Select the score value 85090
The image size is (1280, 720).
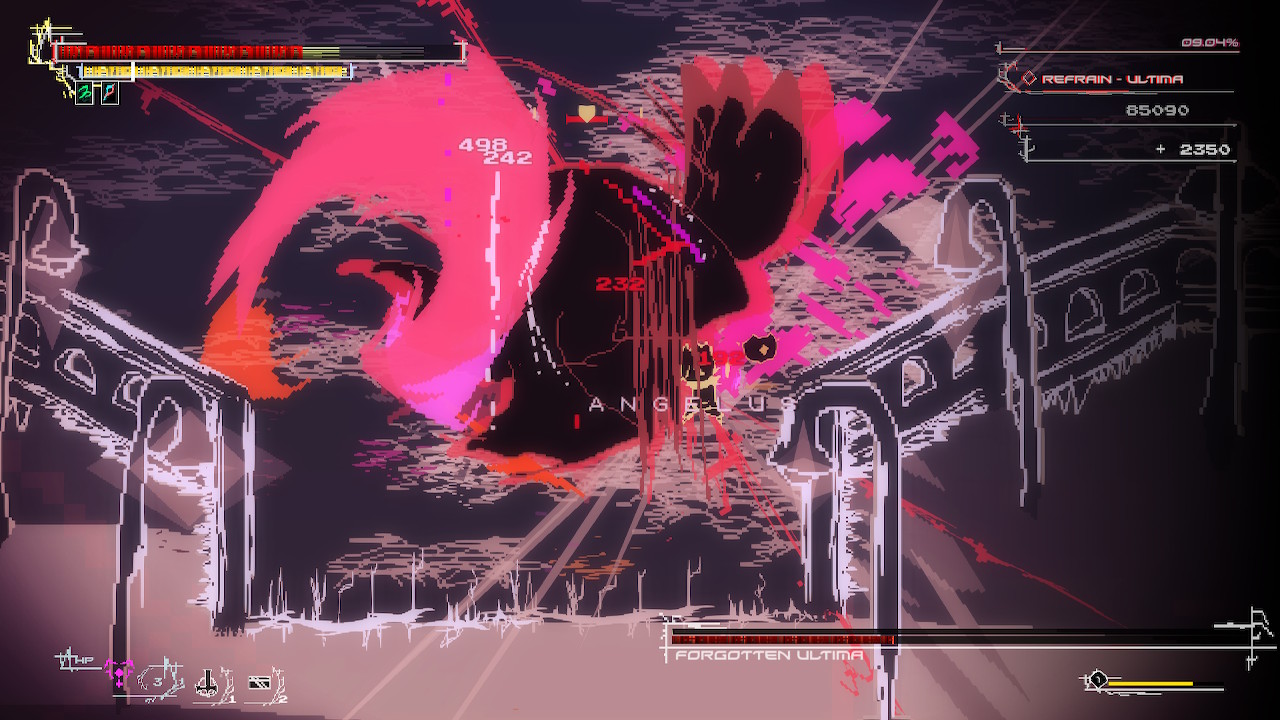tap(1158, 110)
